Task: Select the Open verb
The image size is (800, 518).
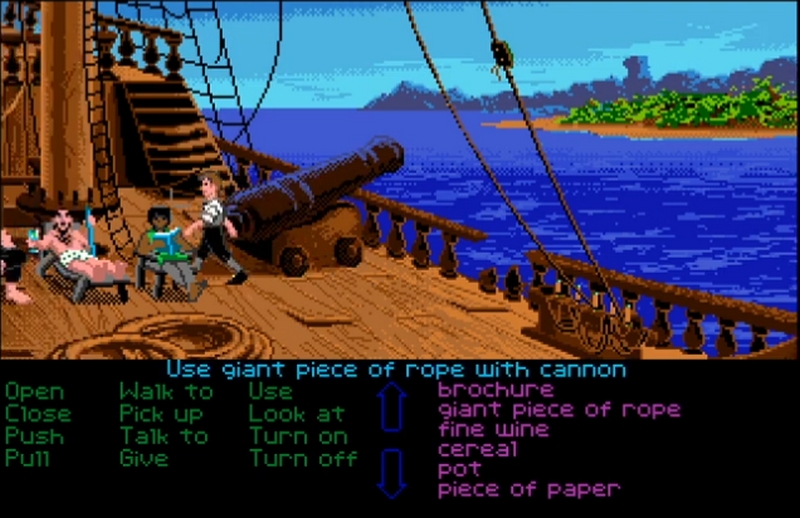Action: click(x=34, y=392)
